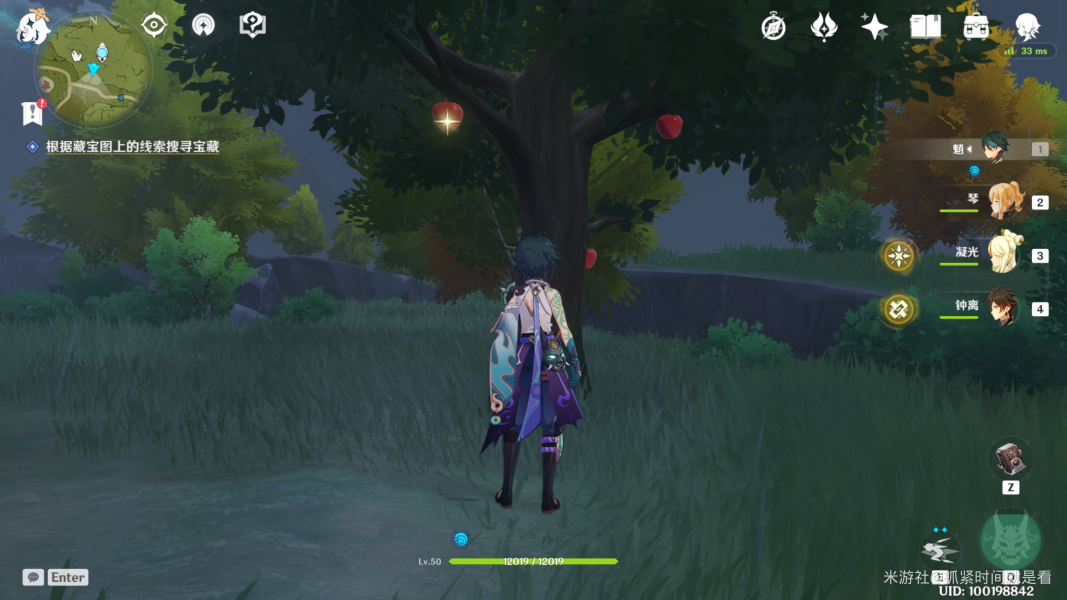
Task: Open the inventory backpack
Action: click(x=976, y=27)
